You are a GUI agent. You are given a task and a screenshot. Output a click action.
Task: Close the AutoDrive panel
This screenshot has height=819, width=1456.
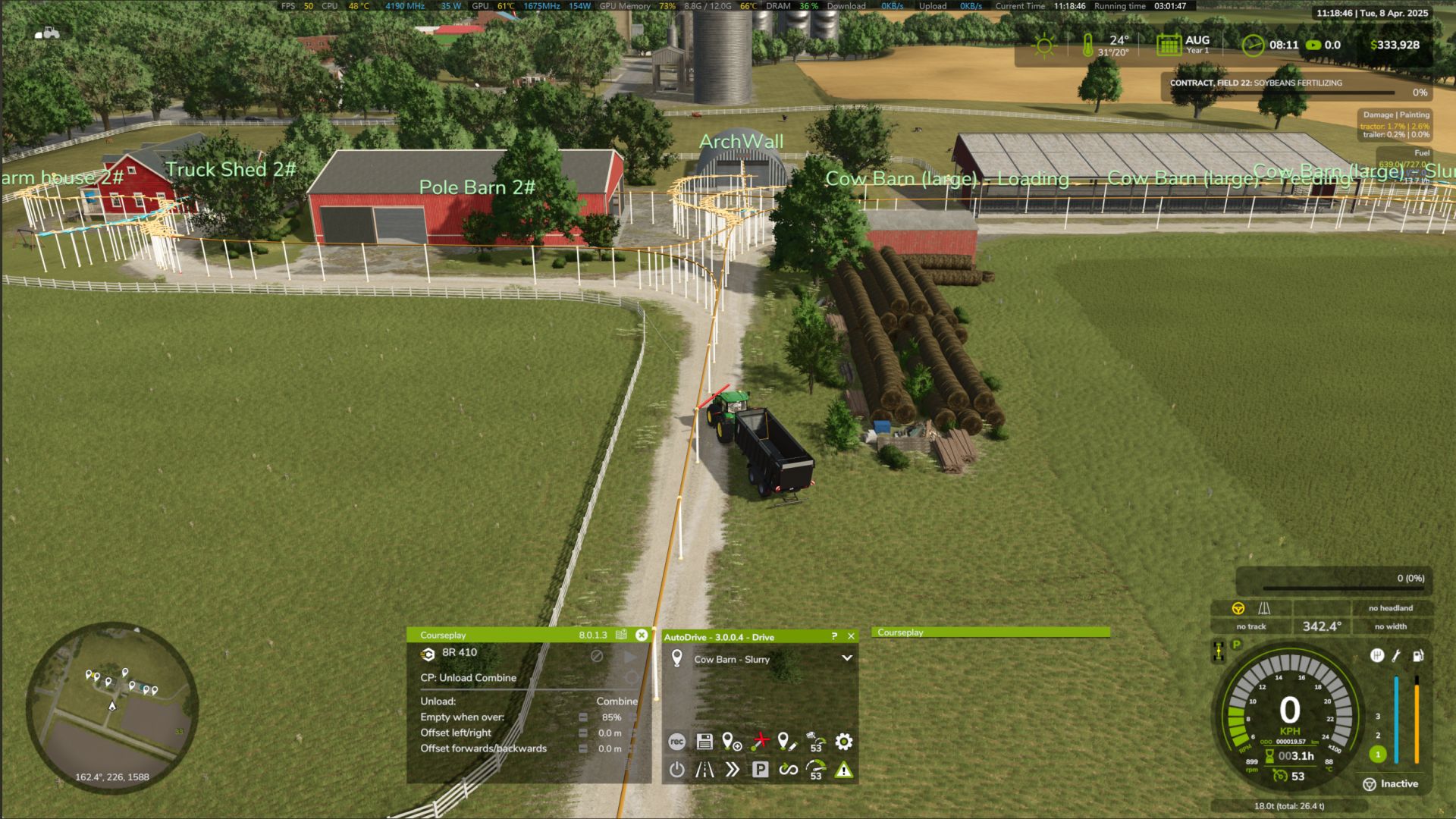[x=851, y=636]
